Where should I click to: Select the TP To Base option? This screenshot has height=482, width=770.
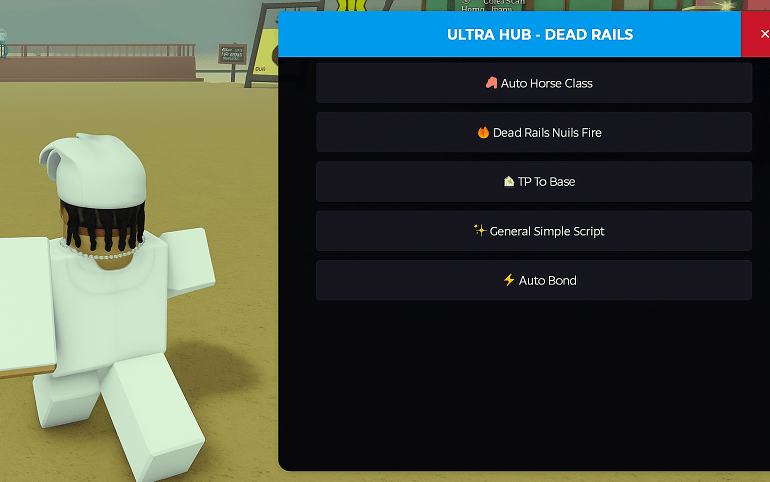(x=534, y=182)
